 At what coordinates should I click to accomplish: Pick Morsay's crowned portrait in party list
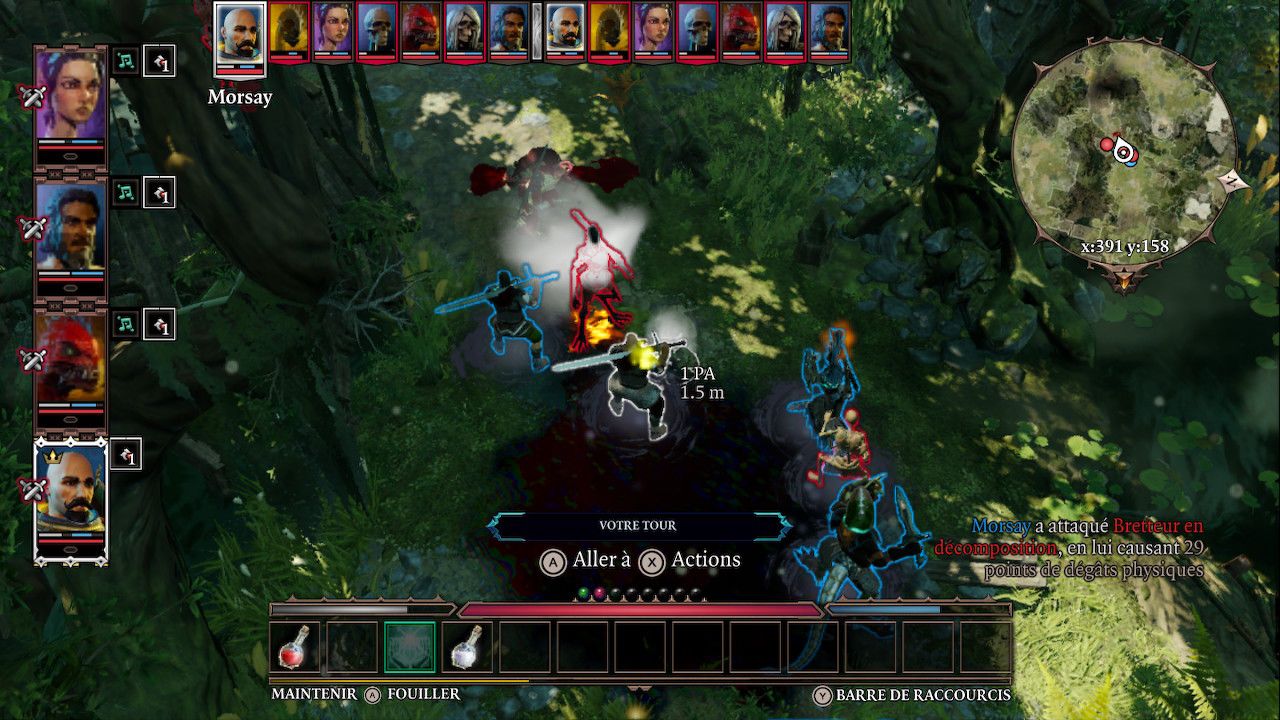click(70, 495)
